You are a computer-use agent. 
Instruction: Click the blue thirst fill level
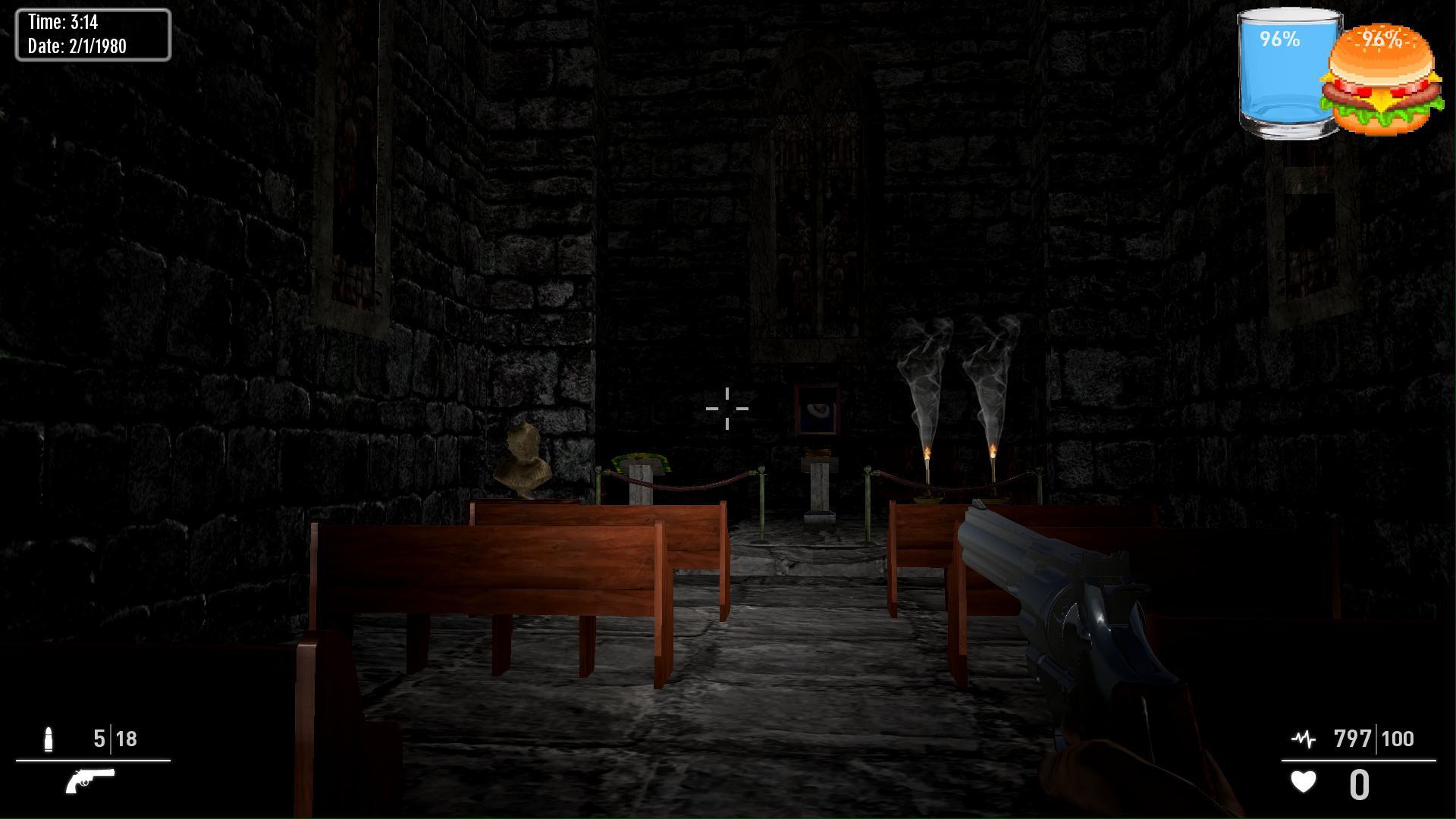(x=1282, y=91)
